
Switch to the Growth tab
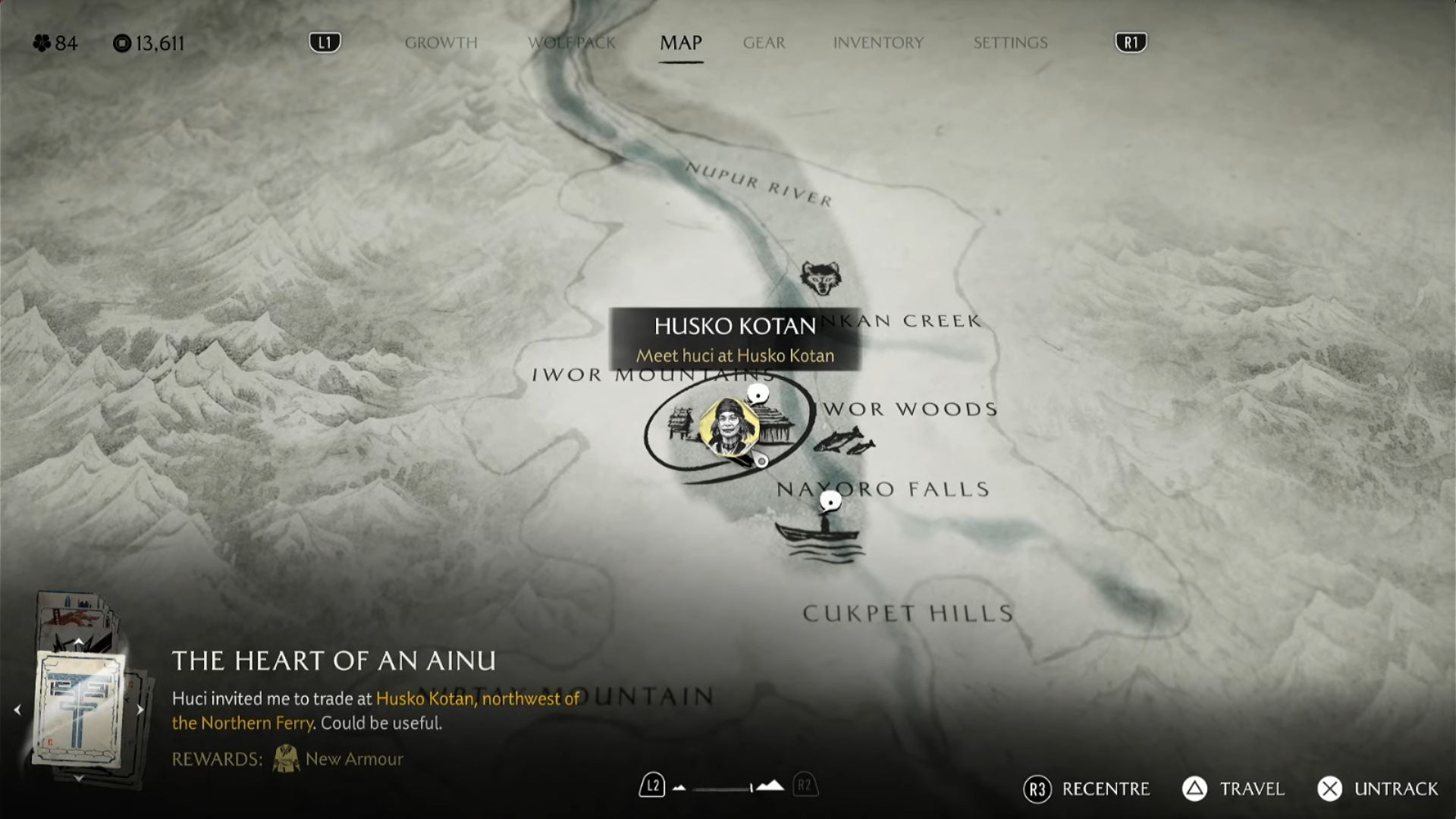coord(441,42)
